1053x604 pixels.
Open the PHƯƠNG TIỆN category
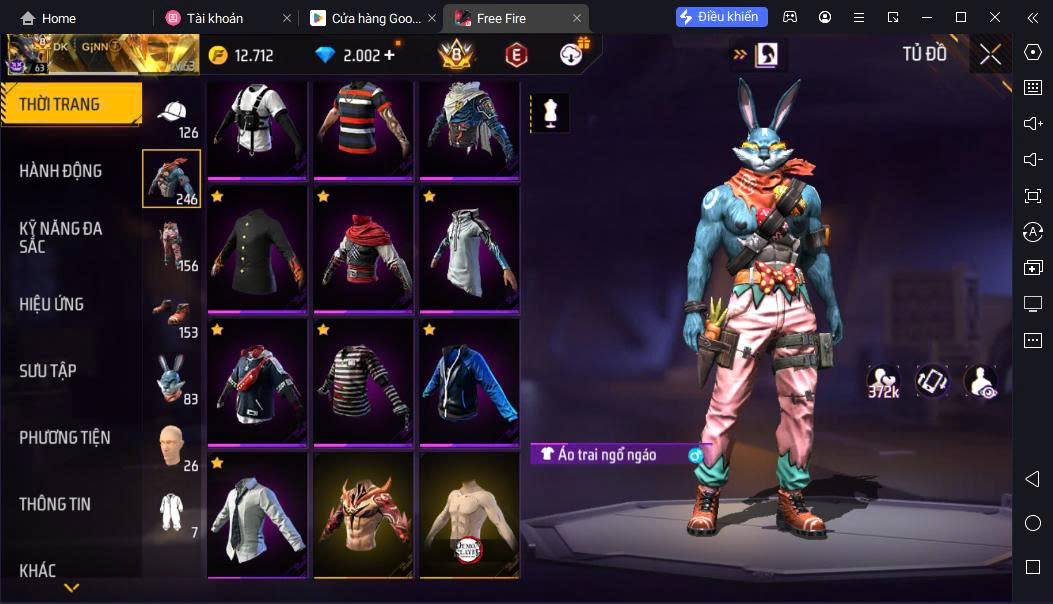(65, 438)
